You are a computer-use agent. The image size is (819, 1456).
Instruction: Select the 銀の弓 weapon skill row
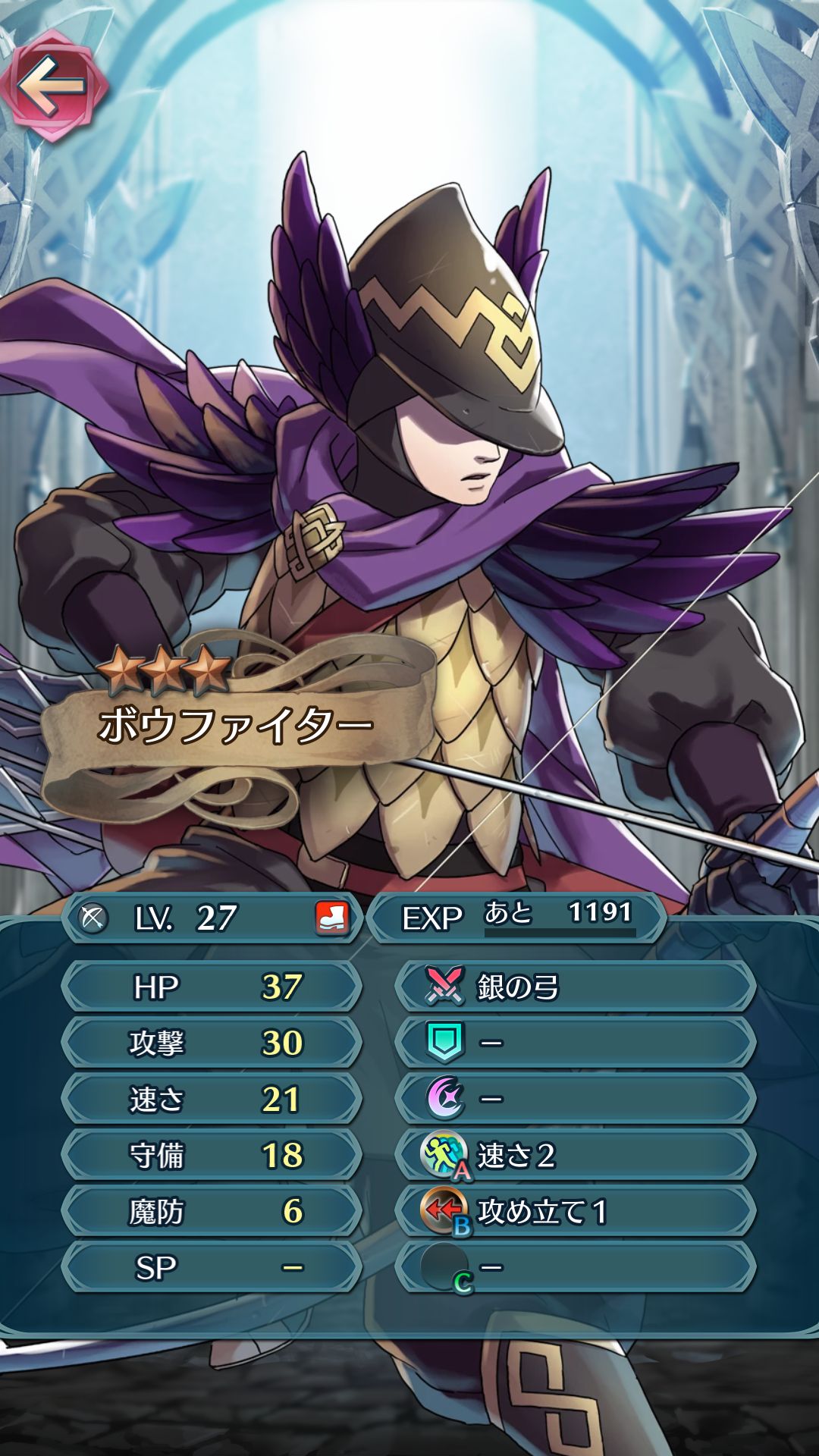click(575, 987)
